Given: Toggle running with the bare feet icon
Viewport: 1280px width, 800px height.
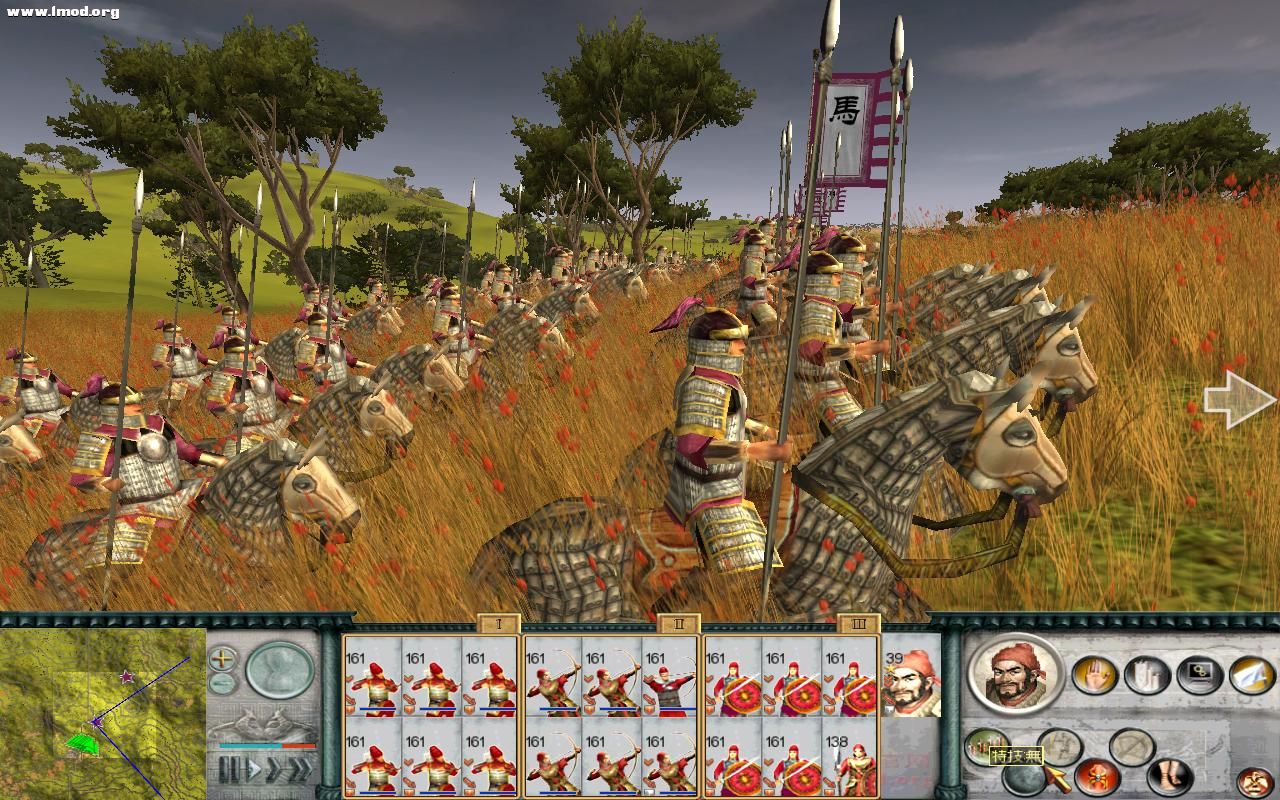Looking at the screenshot, I should (x=1169, y=777).
